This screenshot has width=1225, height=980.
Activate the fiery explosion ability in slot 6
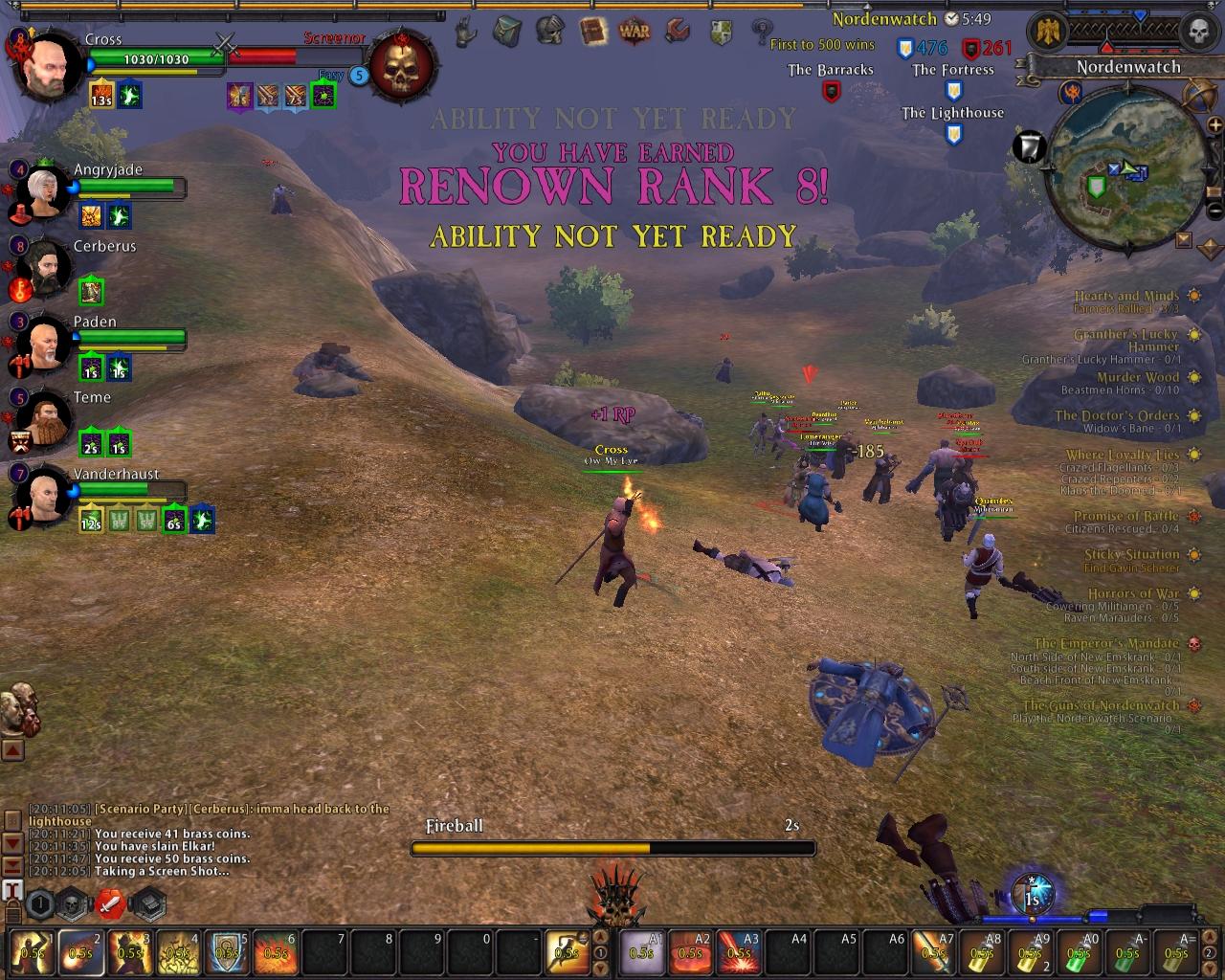(276, 950)
